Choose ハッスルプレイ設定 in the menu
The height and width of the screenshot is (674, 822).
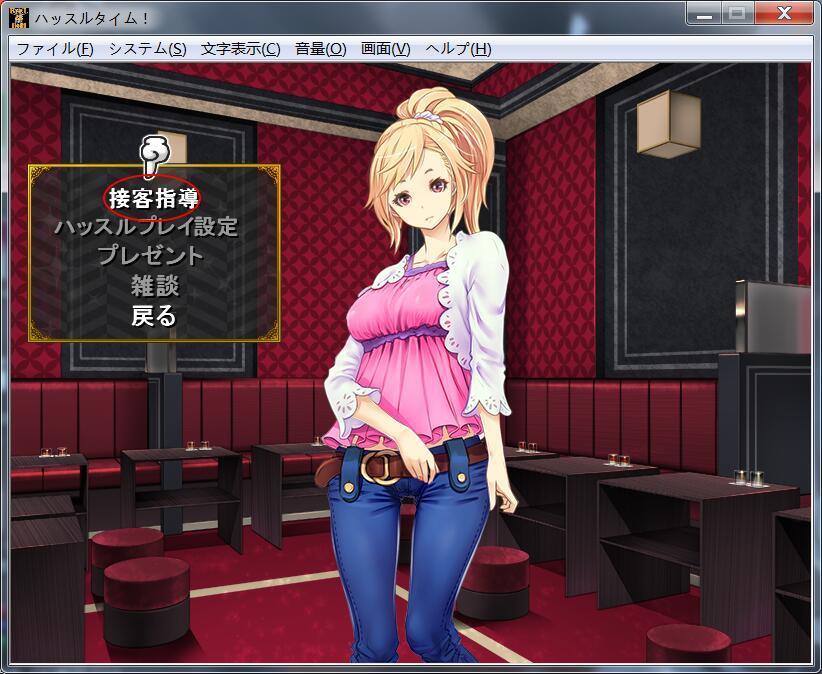pyautogui.click(x=146, y=226)
